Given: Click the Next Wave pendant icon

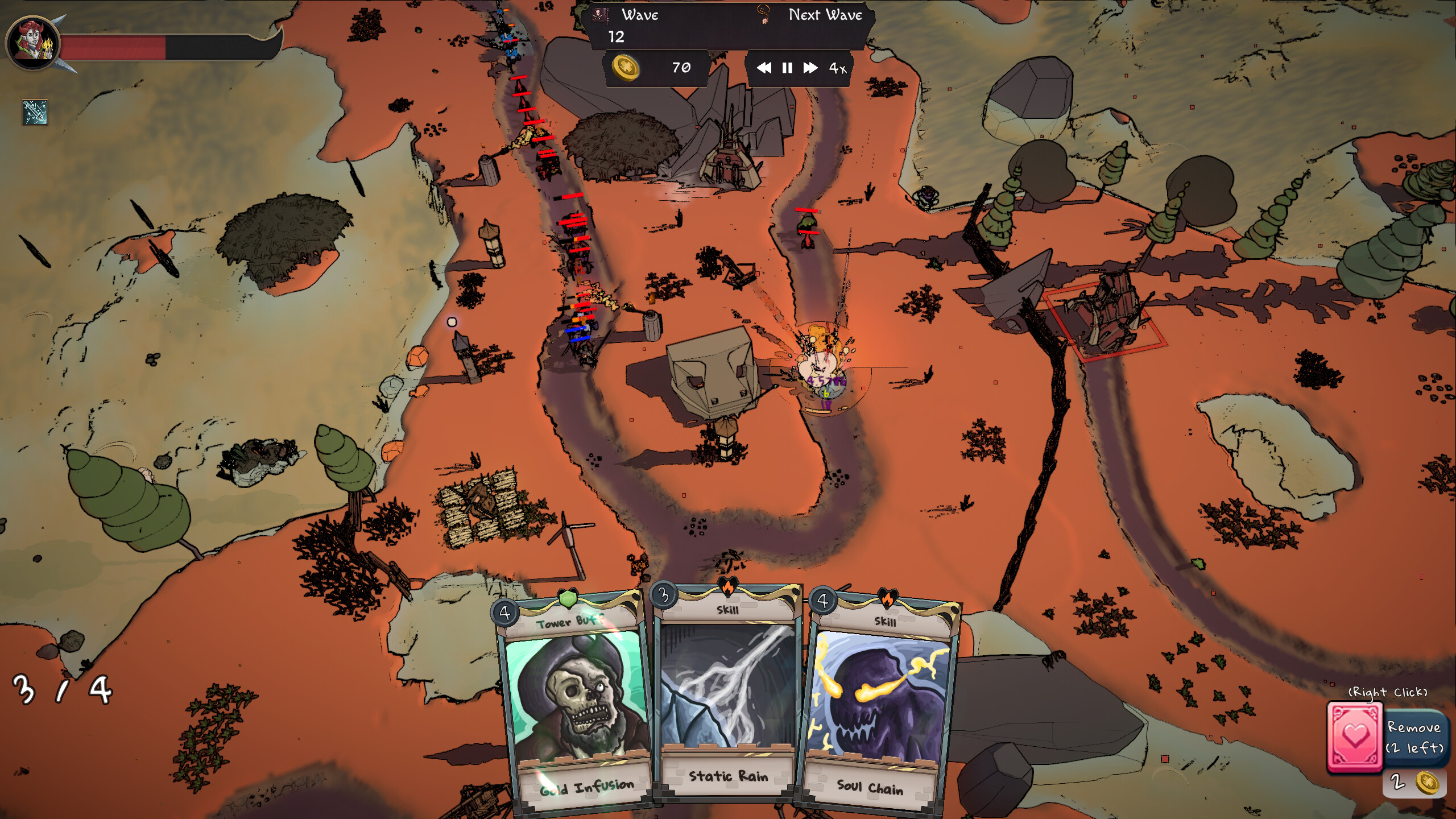Looking at the screenshot, I should point(764,17).
